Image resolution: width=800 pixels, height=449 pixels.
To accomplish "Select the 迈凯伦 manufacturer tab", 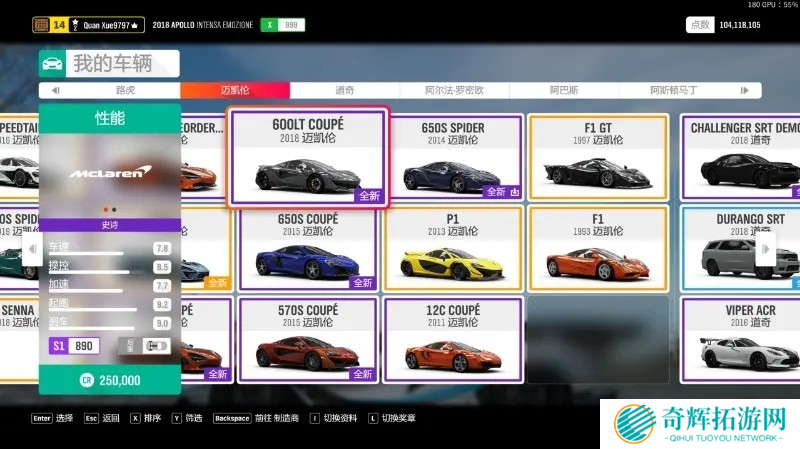I will click(x=235, y=90).
